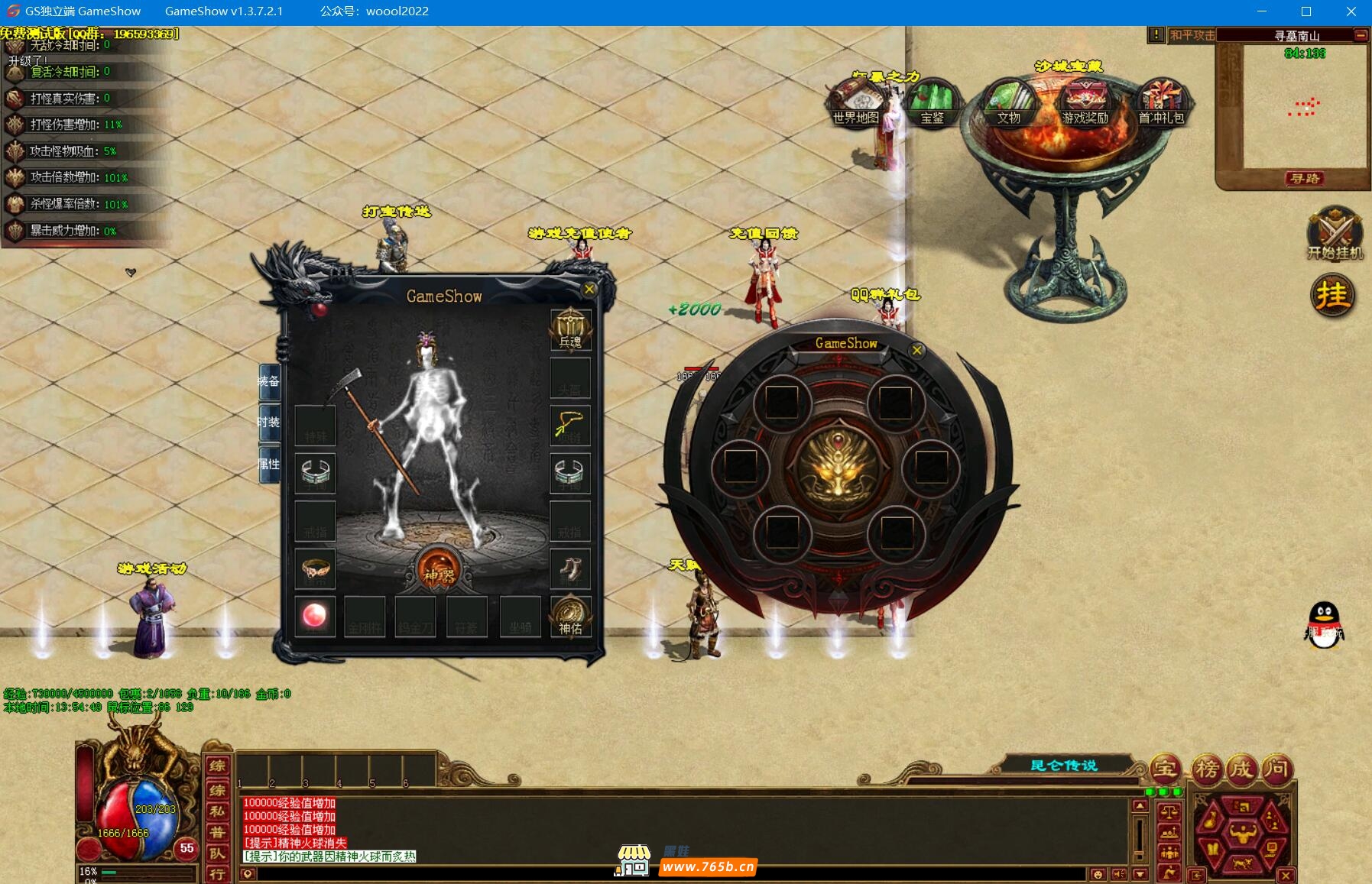Select the necklace equipment slot
This screenshot has height=884, width=1372.
point(570,425)
